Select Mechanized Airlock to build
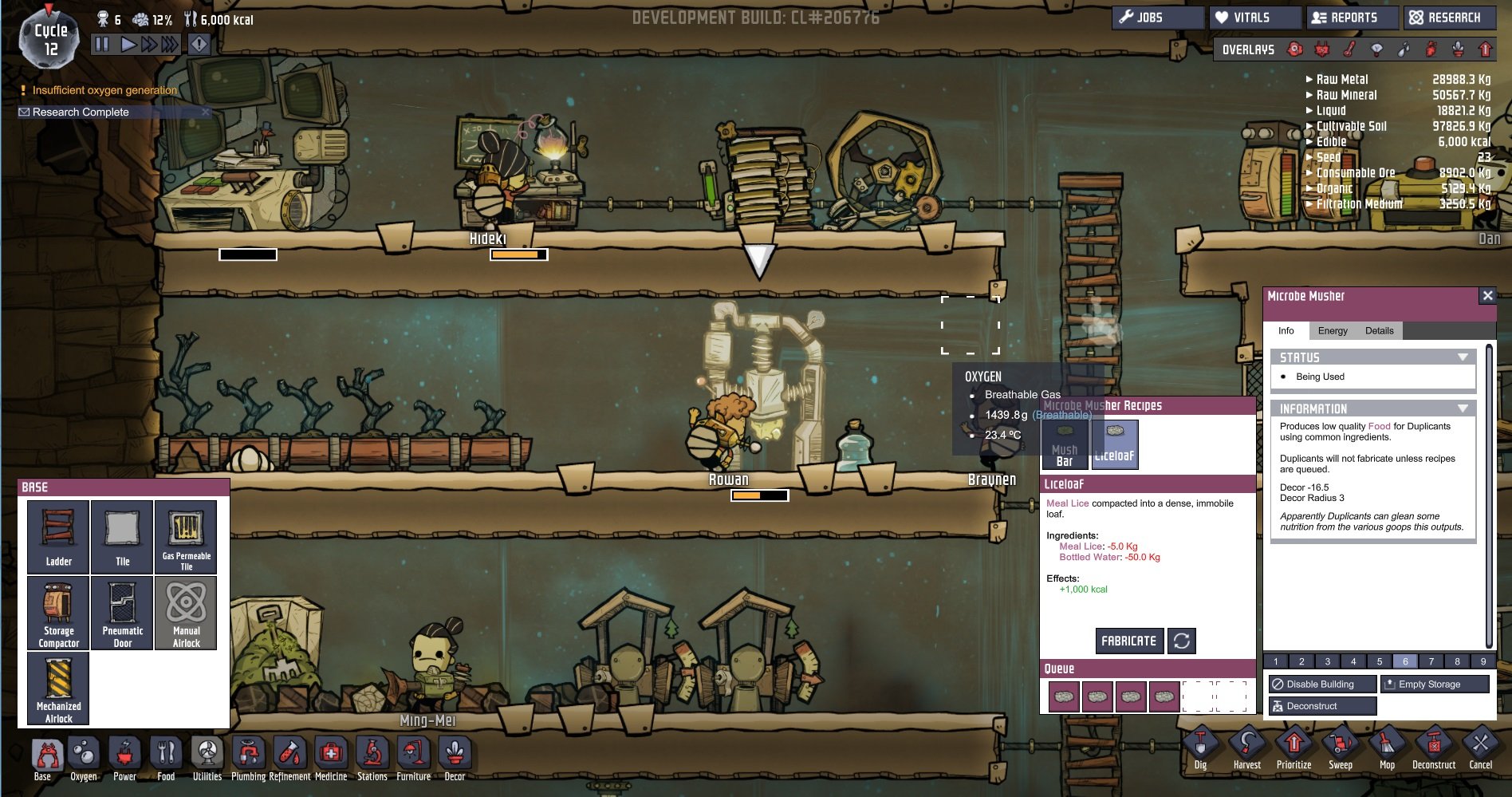The image size is (1512, 797). (x=58, y=688)
